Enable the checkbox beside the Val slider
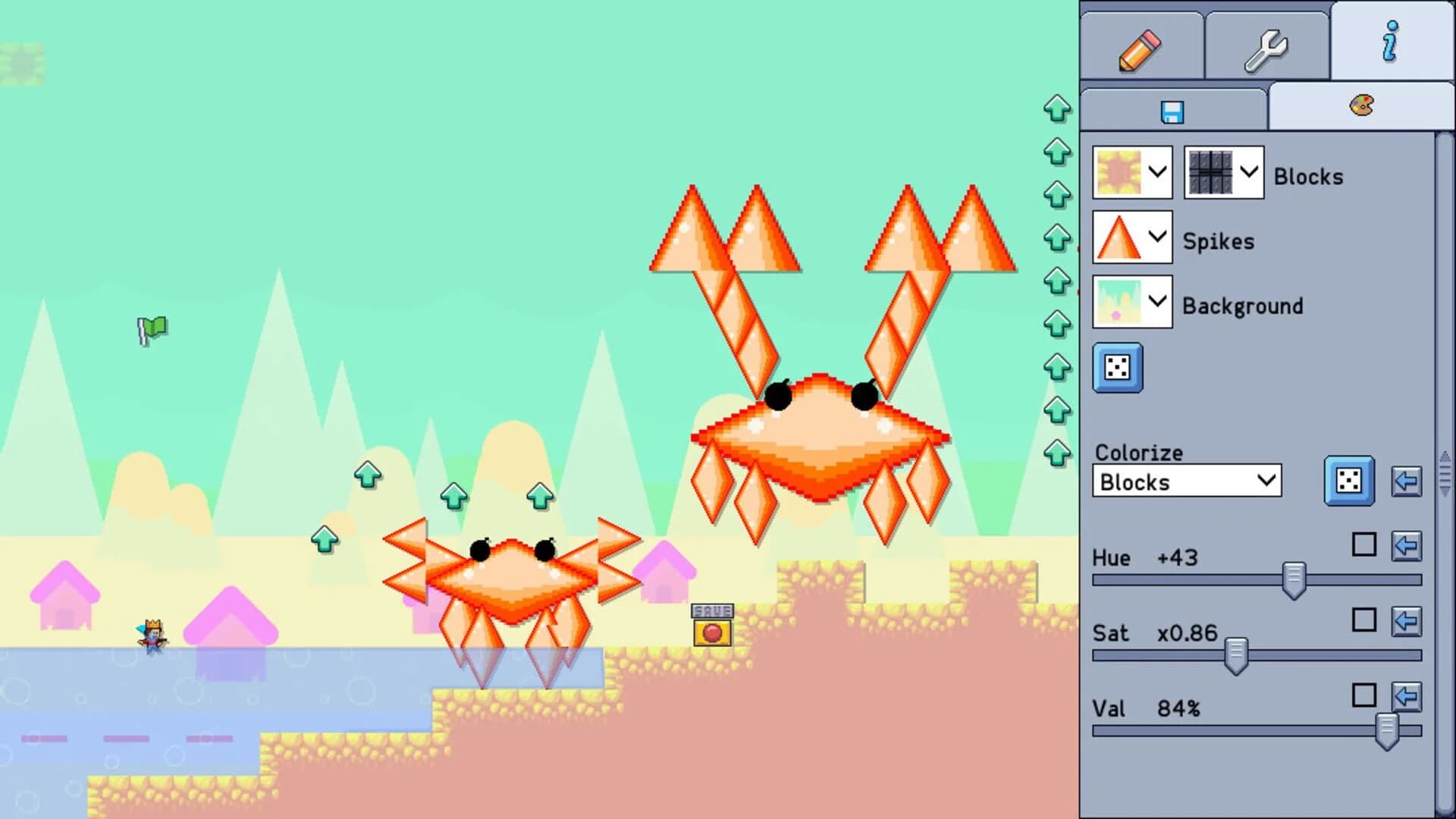Image resolution: width=1456 pixels, height=819 pixels. tap(1365, 695)
